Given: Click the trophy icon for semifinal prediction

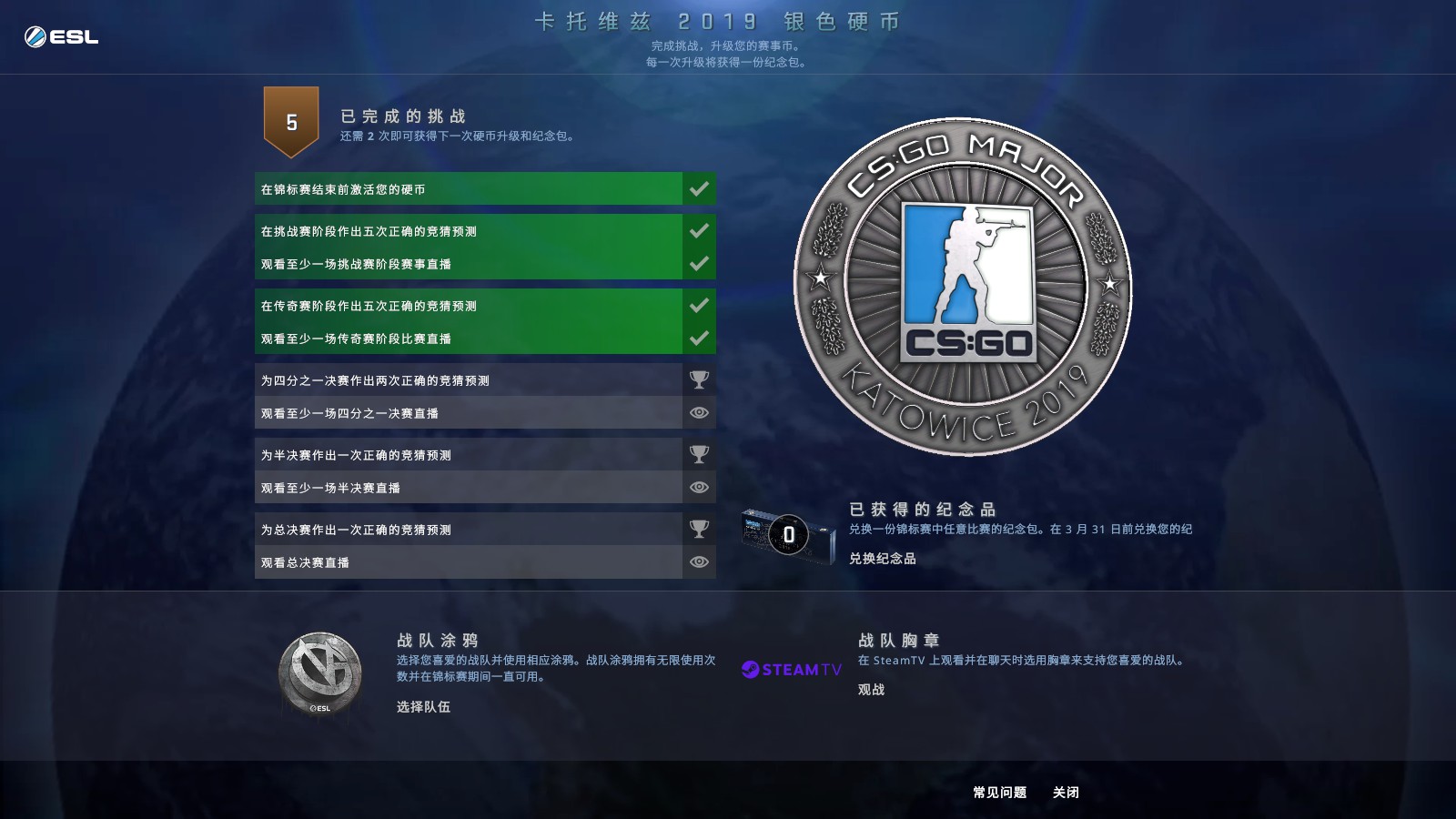Looking at the screenshot, I should coord(698,454).
